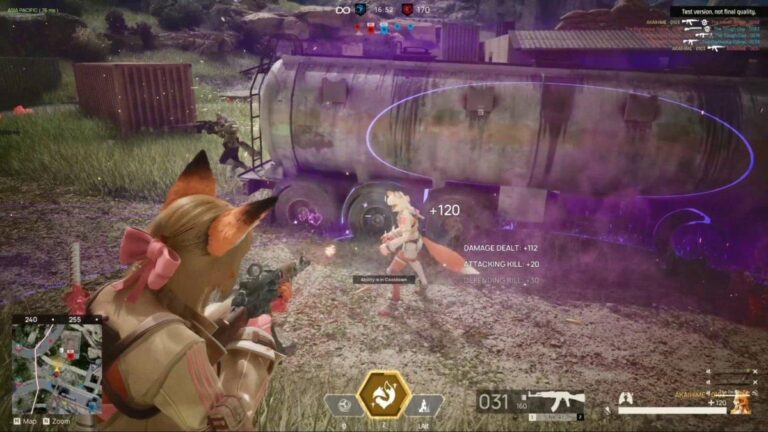Image resolution: width=768 pixels, height=432 pixels.
Task: Use the globe ability left of hexagon
Action: [x=343, y=405]
